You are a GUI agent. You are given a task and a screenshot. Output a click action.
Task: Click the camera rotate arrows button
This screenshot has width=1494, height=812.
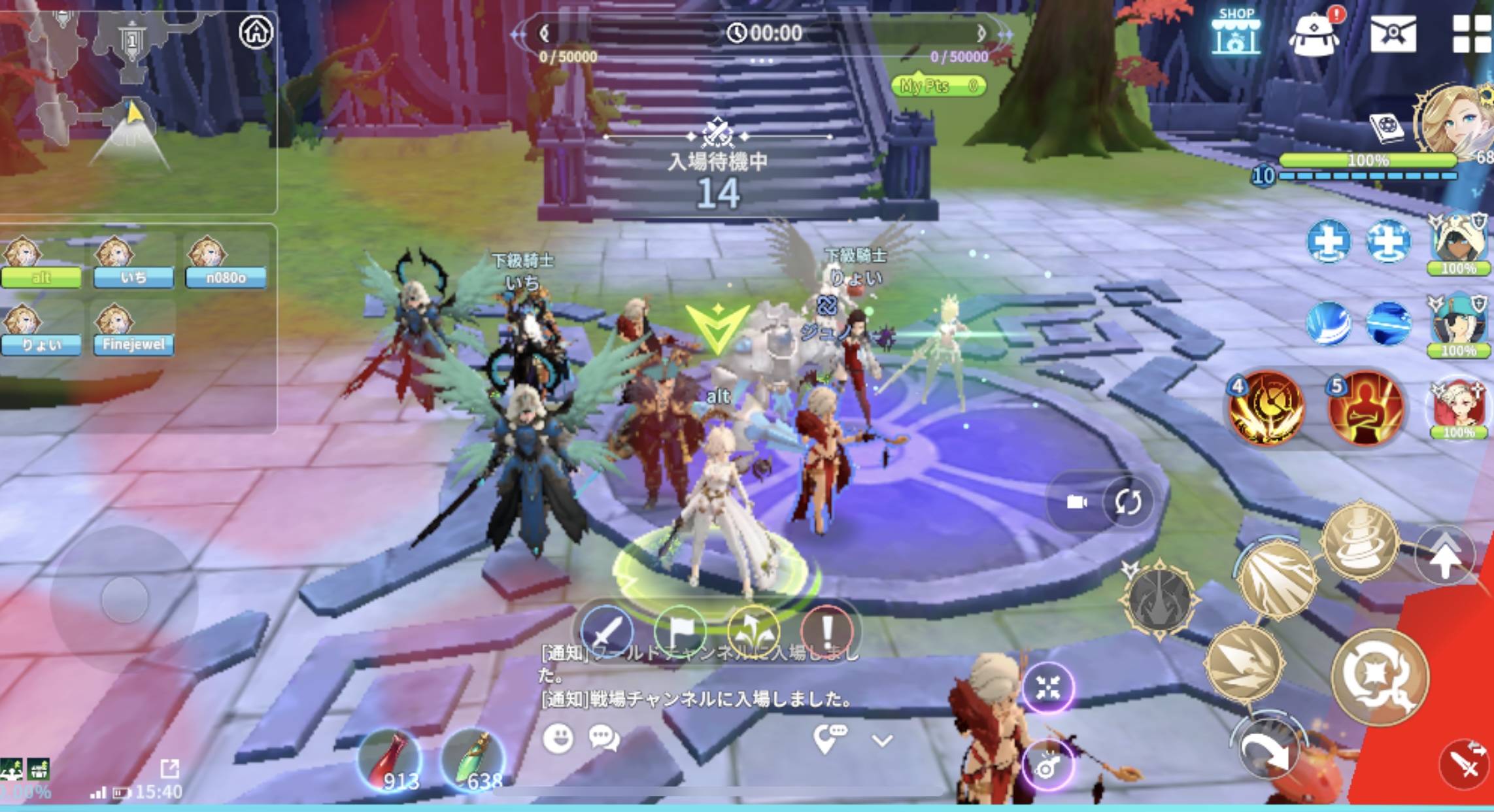click(1128, 501)
